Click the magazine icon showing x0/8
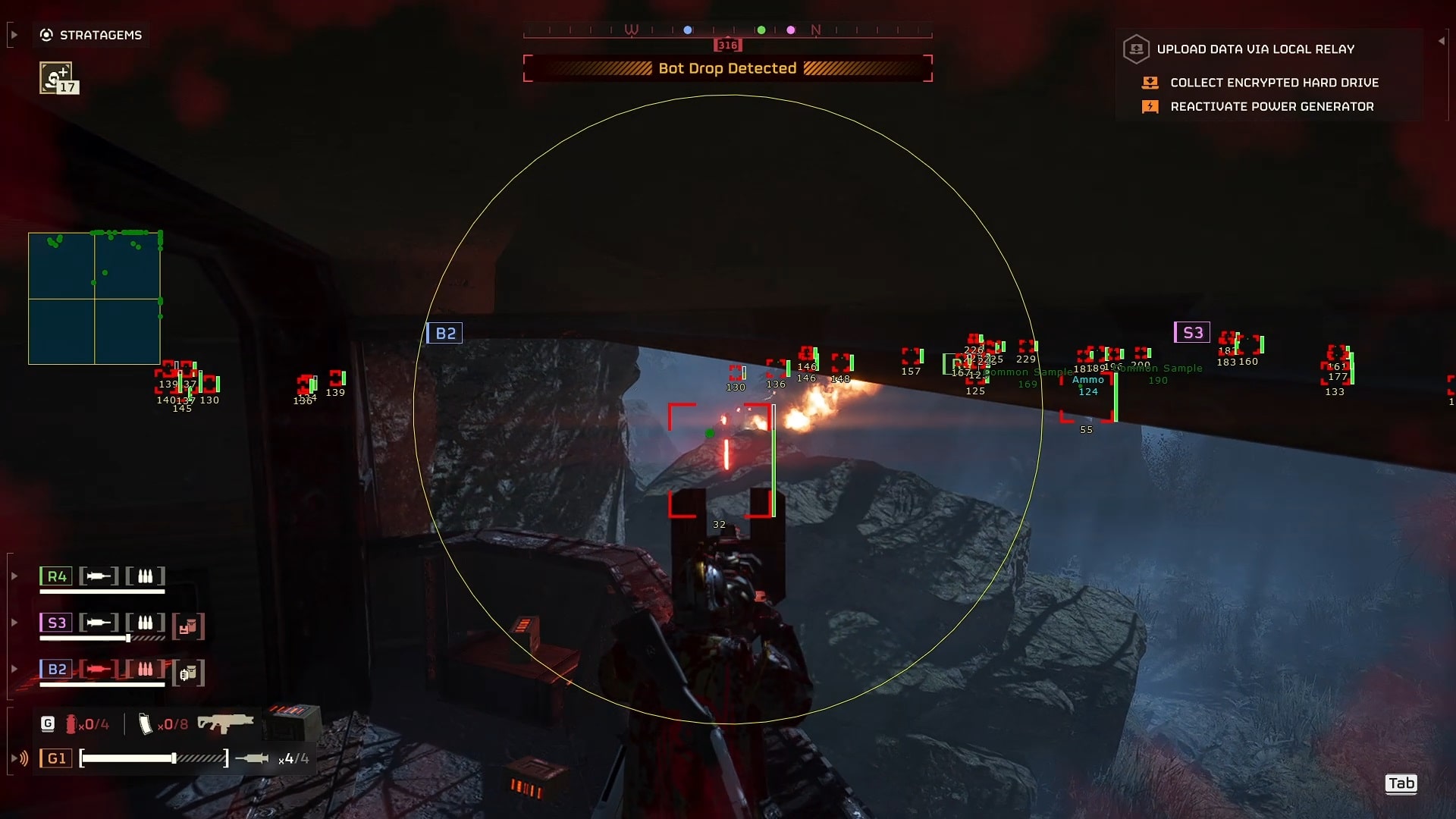1456x819 pixels. click(x=146, y=724)
